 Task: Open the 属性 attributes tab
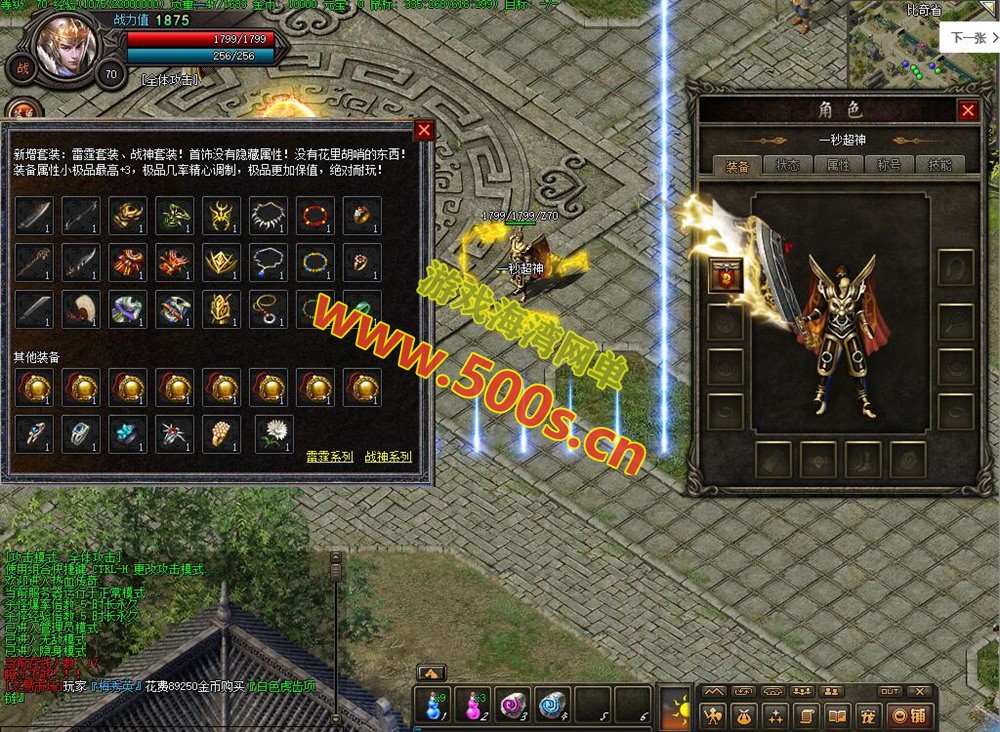838,165
